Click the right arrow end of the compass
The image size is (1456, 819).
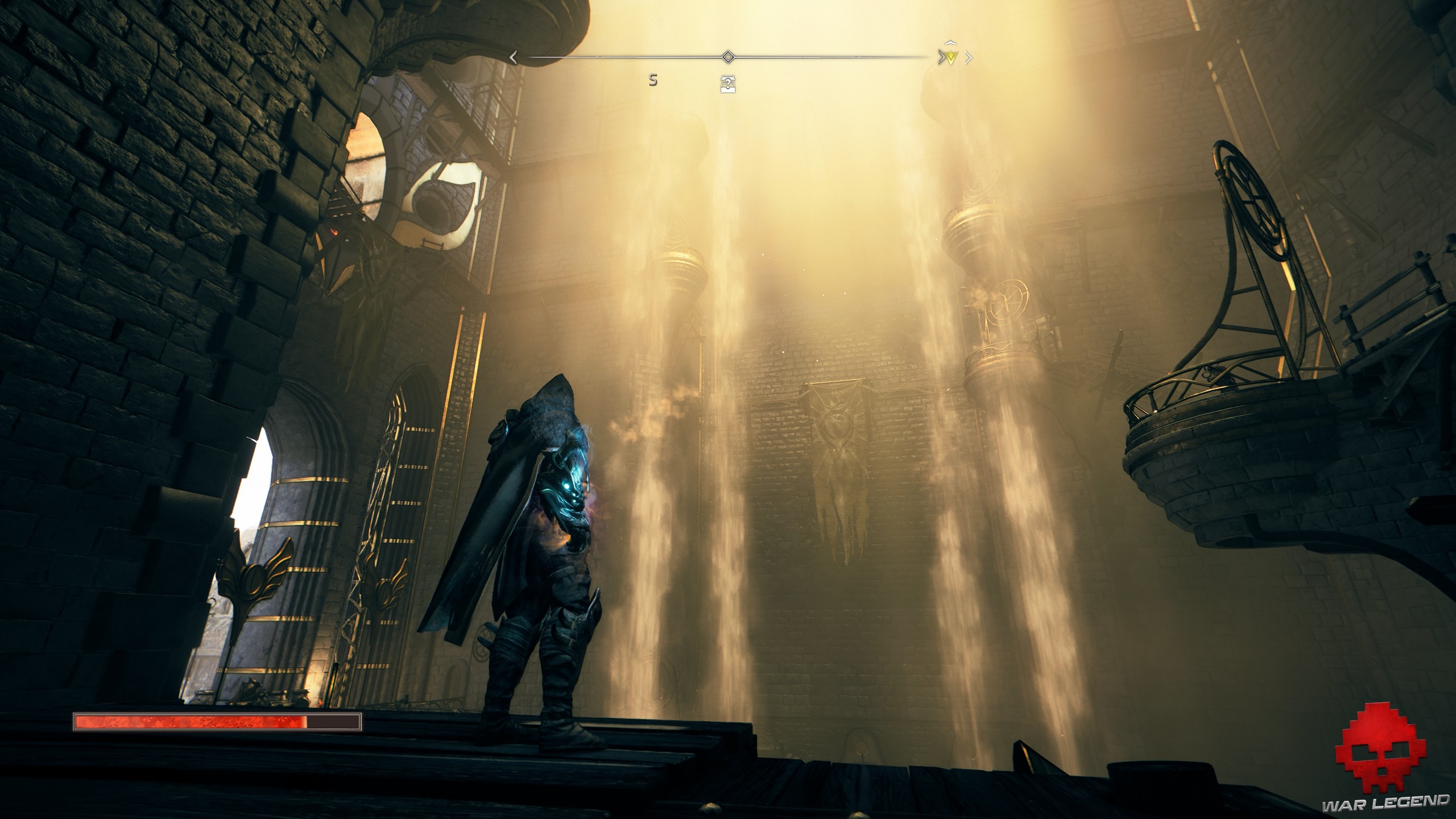click(969, 57)
